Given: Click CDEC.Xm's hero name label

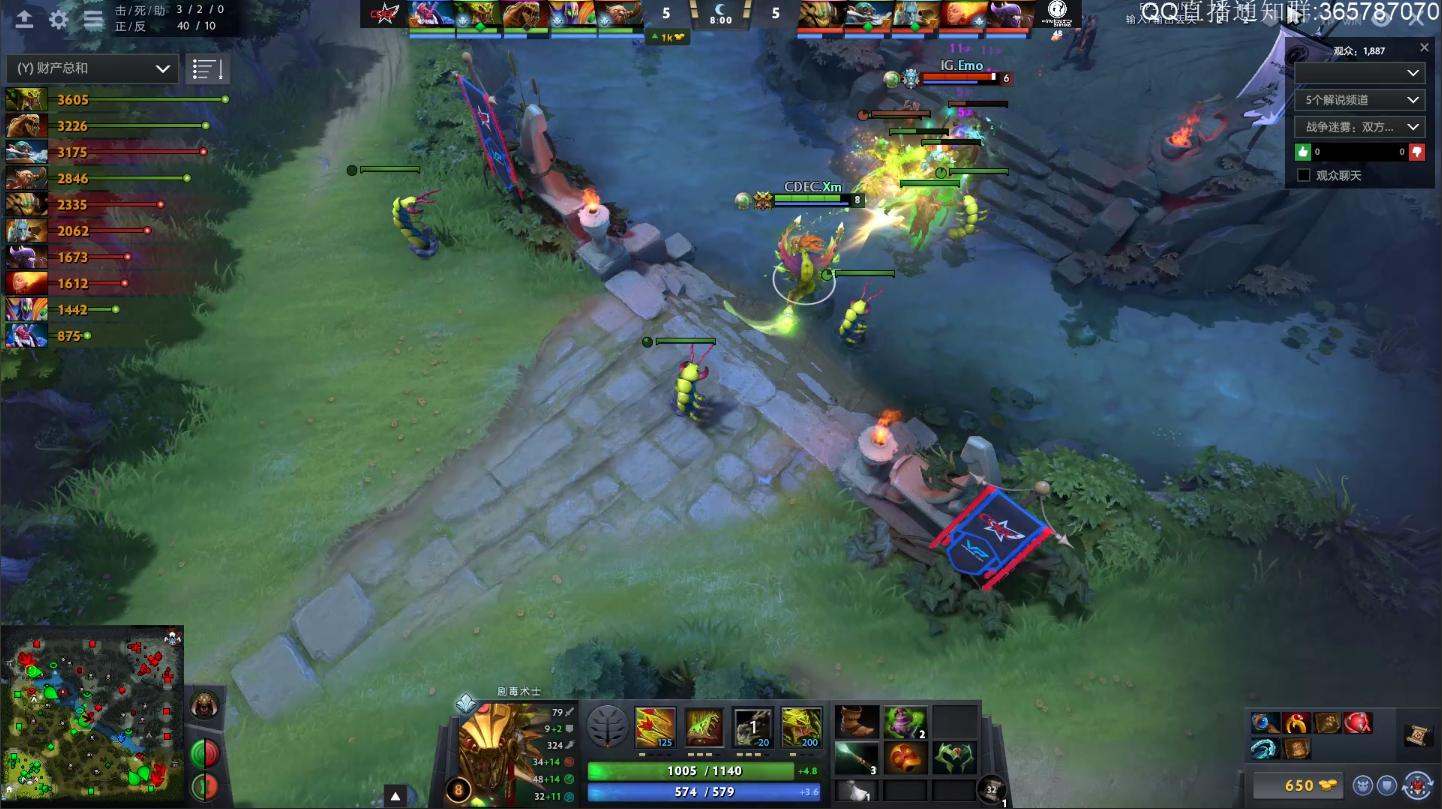Looking at the screenshot, I should tap(815, 187).
